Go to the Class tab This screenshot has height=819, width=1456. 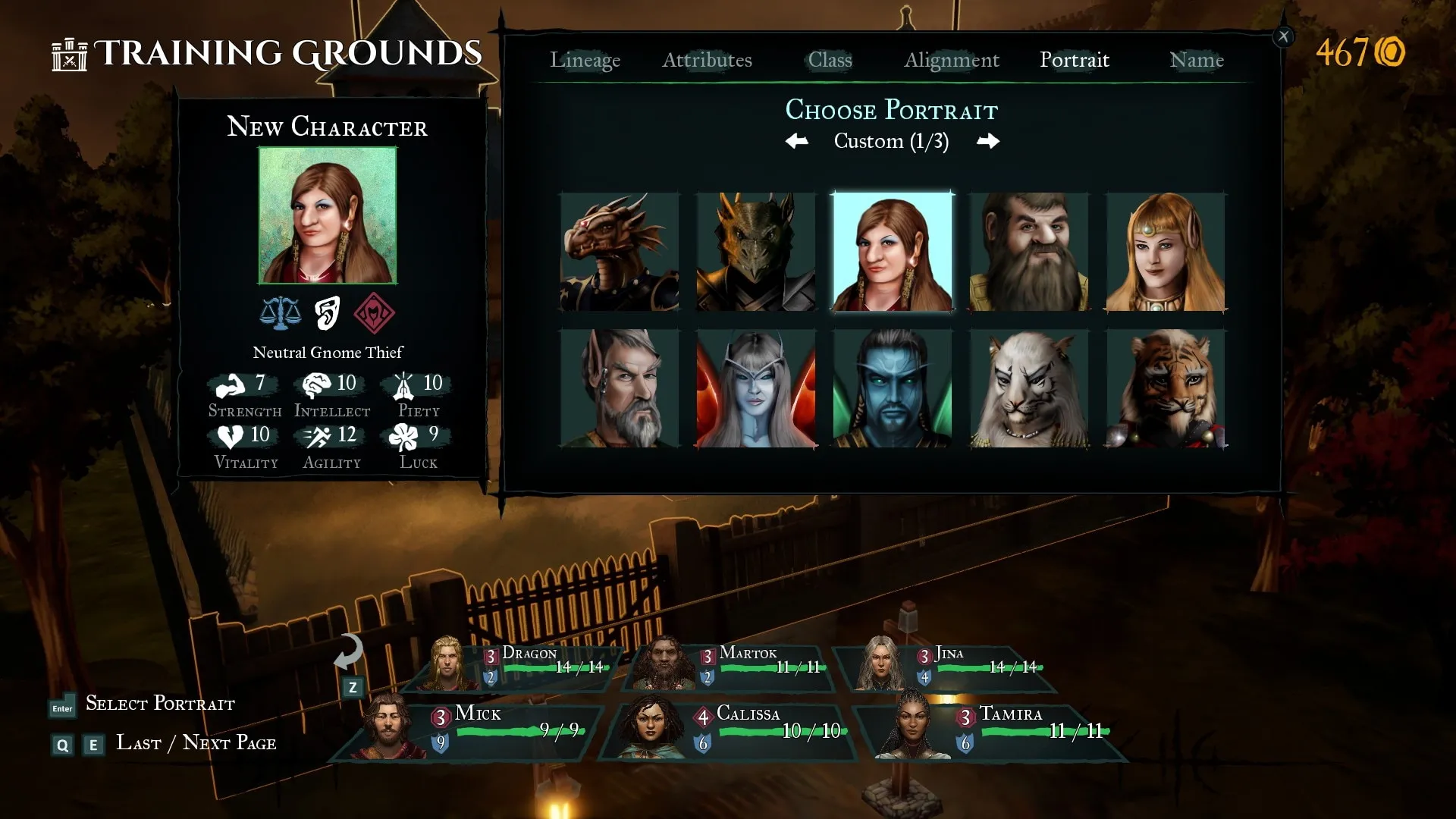(x=830, y=60)
